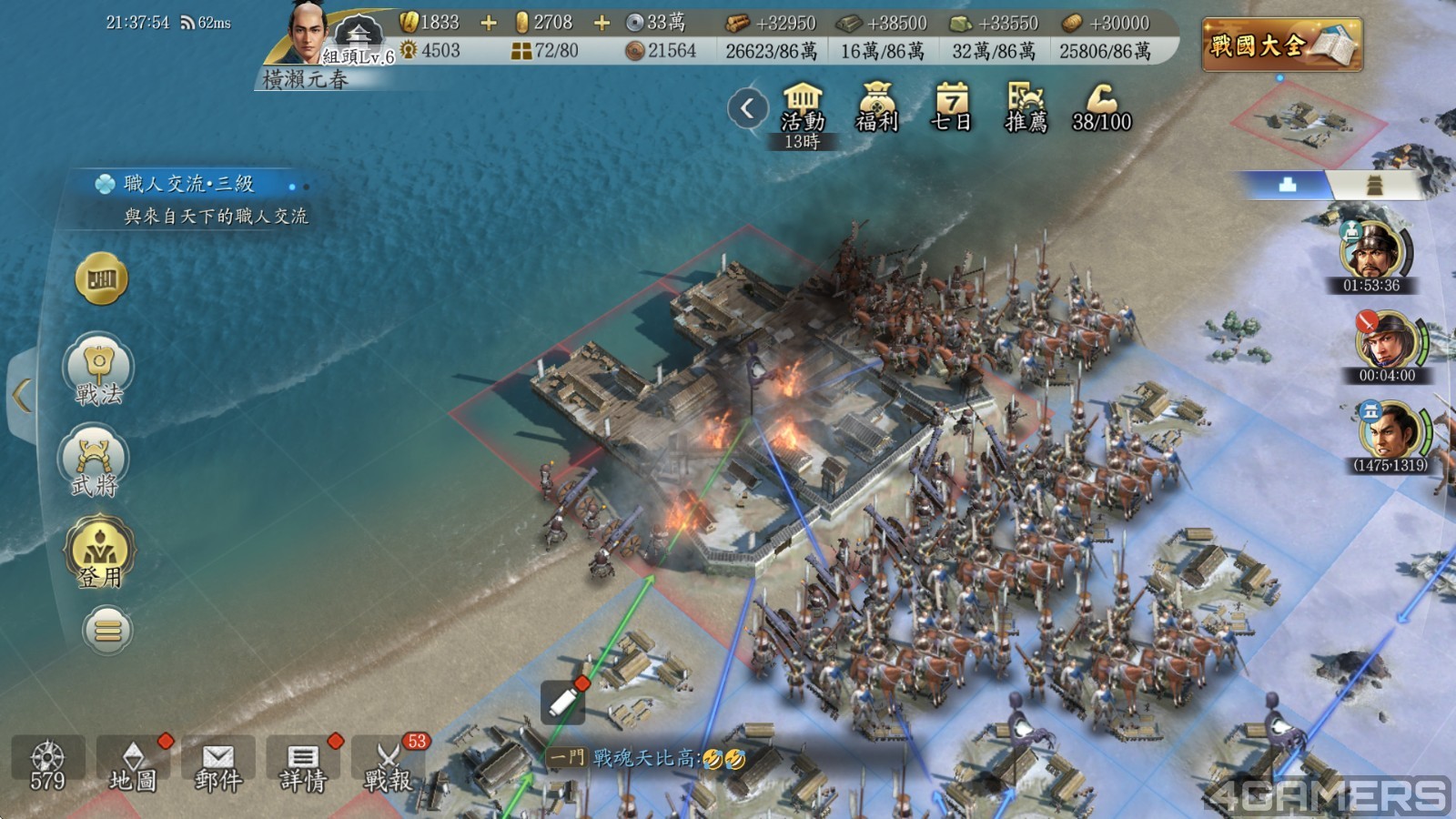Open the 七日 seven-day calendar

point(951,108)
